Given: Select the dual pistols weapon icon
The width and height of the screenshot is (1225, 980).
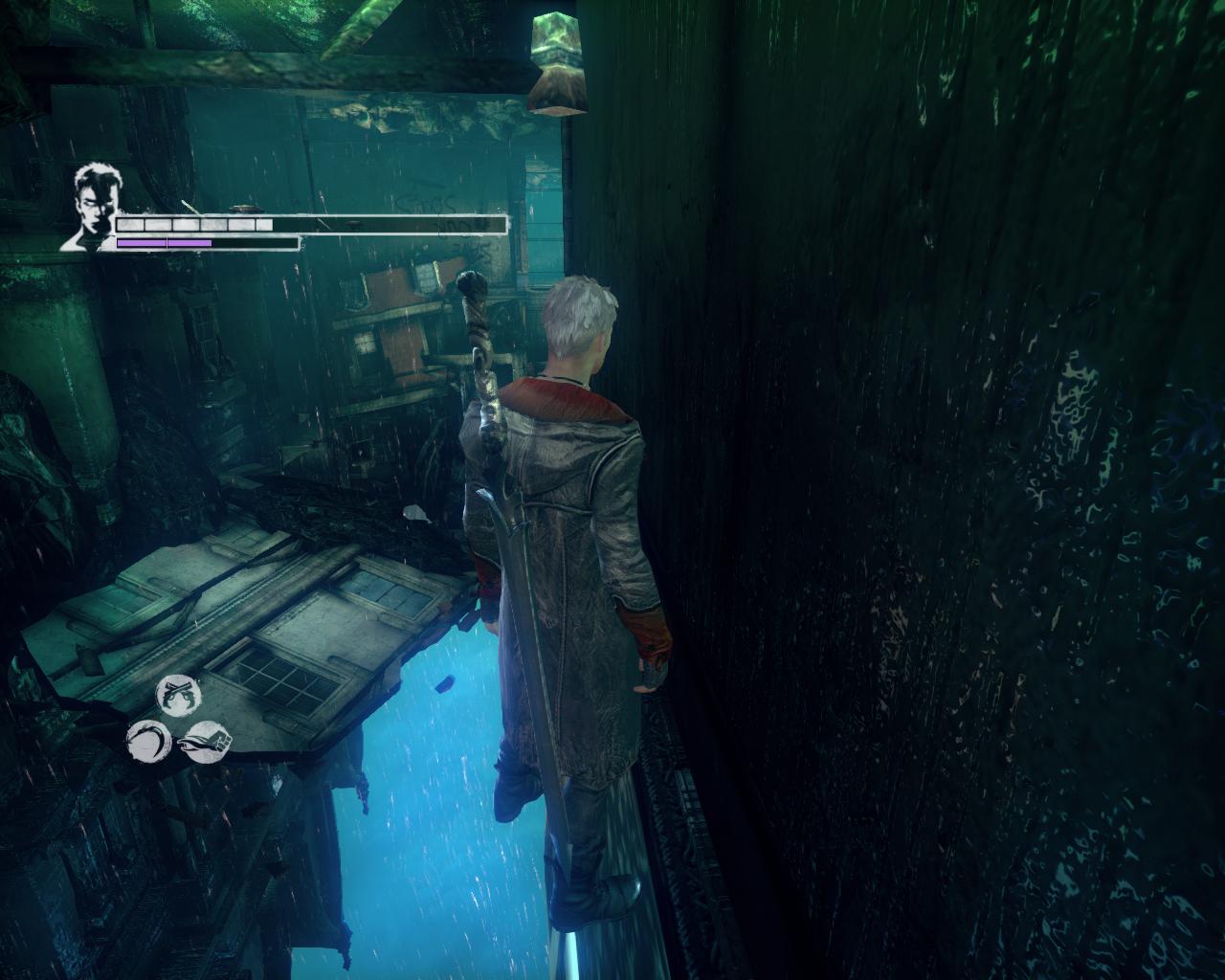Looking at the screenshot, I should pos(179,693).
